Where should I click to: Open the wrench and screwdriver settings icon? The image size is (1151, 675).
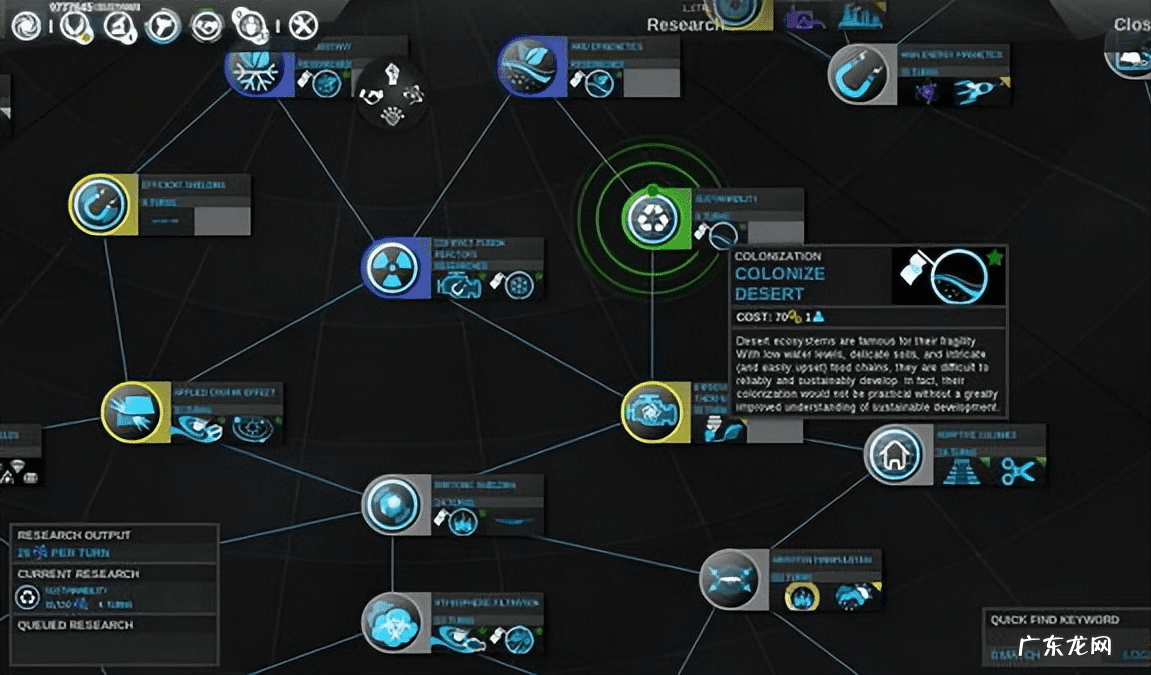[x=303, y=25]
